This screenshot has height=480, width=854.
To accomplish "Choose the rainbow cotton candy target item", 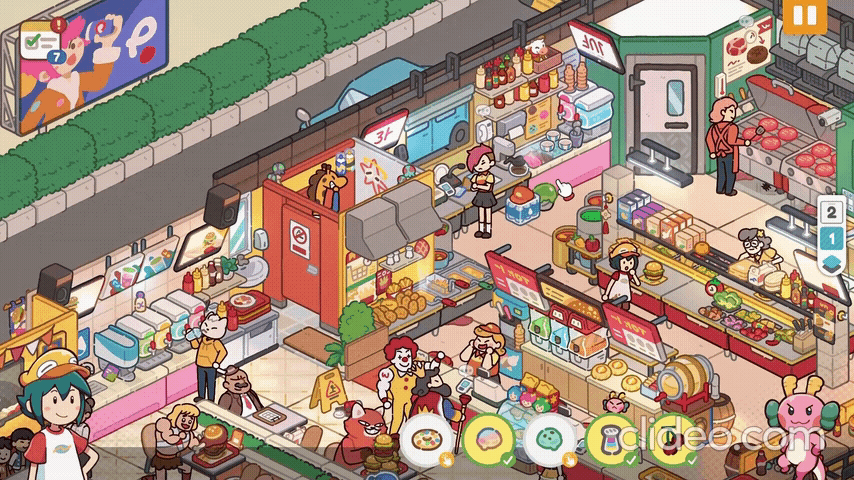I will coord(489,439).
